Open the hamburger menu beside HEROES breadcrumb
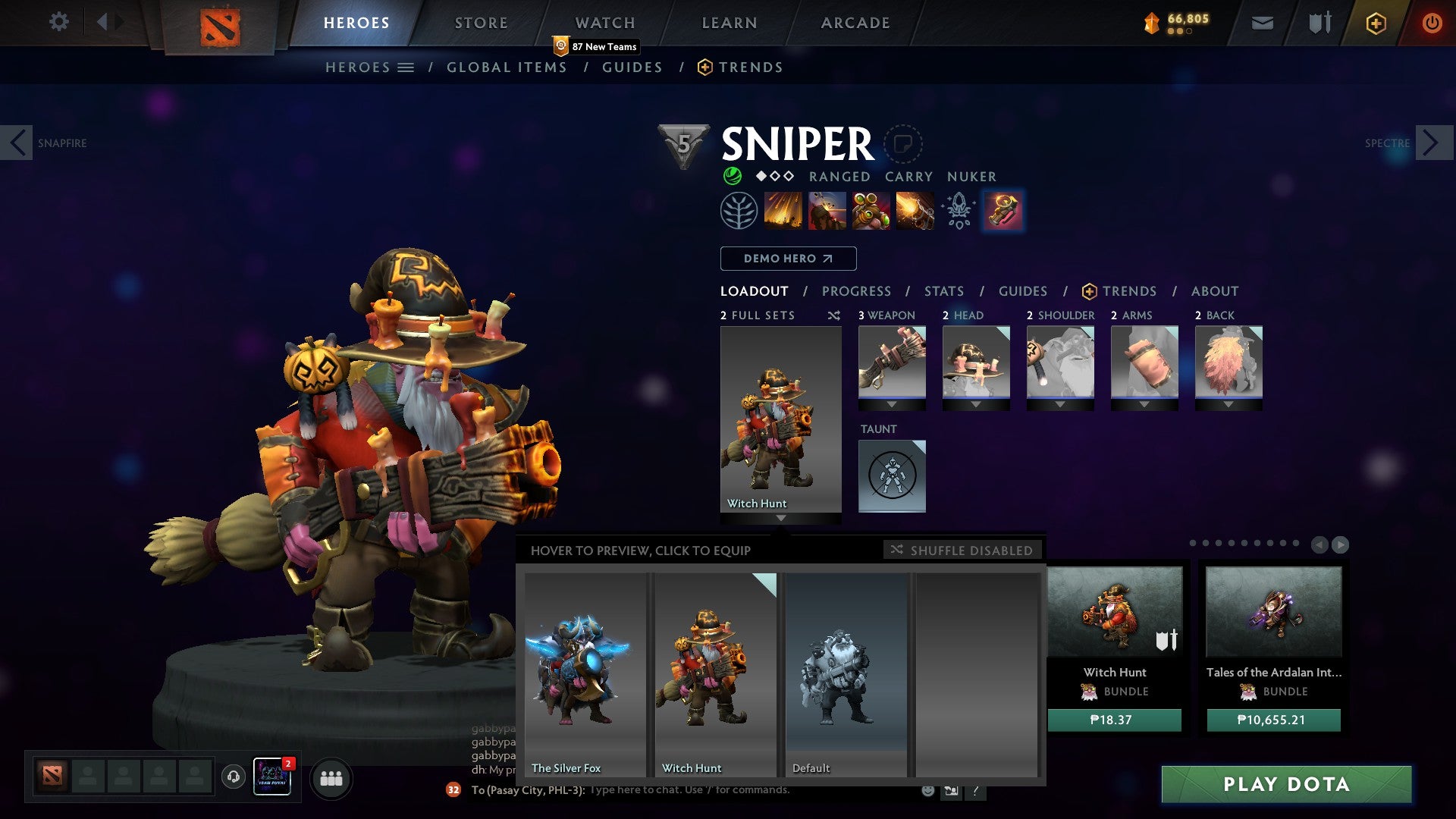This screenshot has width=1456, height=819. pyautogui.click(x=406, y=67)
